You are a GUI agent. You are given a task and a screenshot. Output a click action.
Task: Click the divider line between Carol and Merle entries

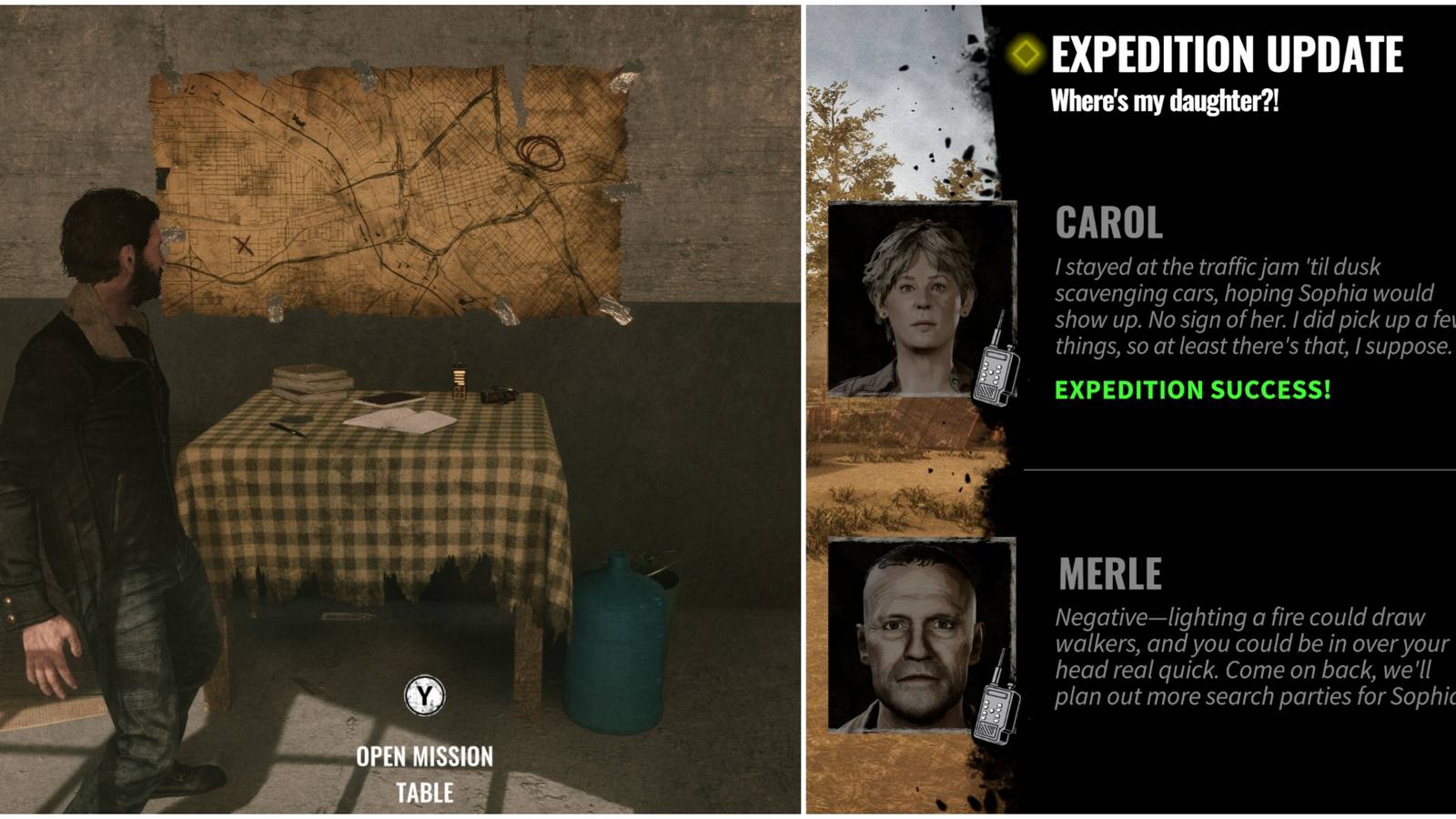(1228, 471)
